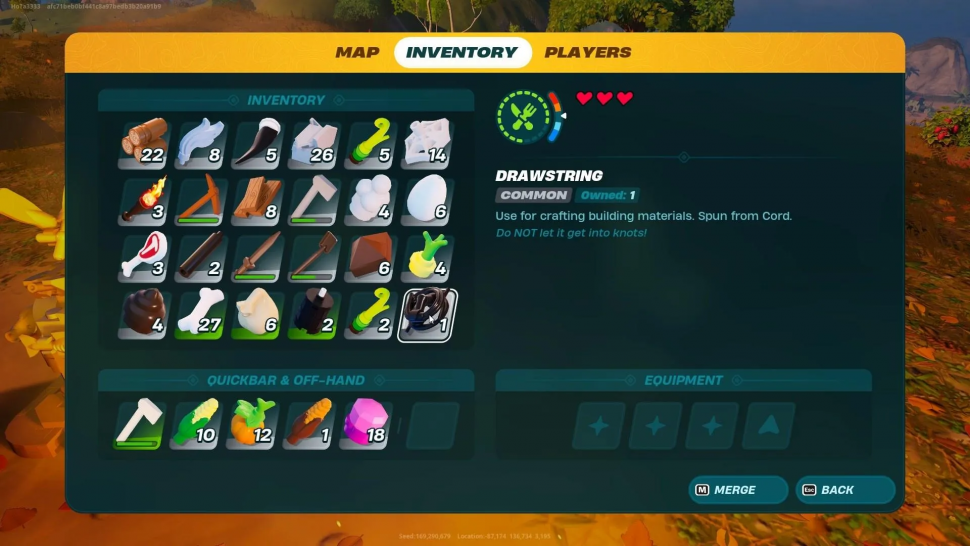970x546 pixels.
Task: Select the cobweb stack of 14
Action: (428, 143)
